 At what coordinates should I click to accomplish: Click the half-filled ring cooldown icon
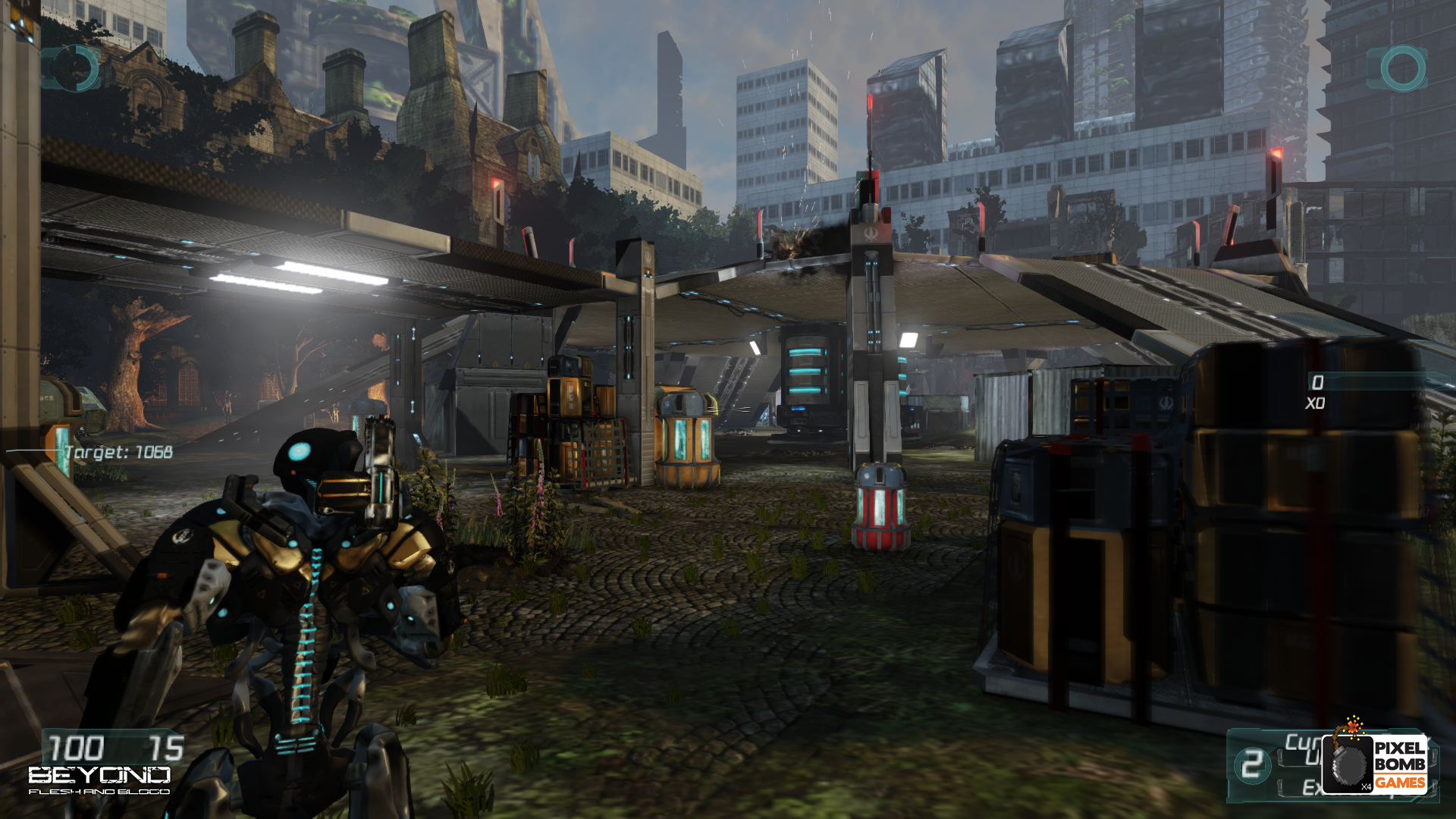coord(74,69)
